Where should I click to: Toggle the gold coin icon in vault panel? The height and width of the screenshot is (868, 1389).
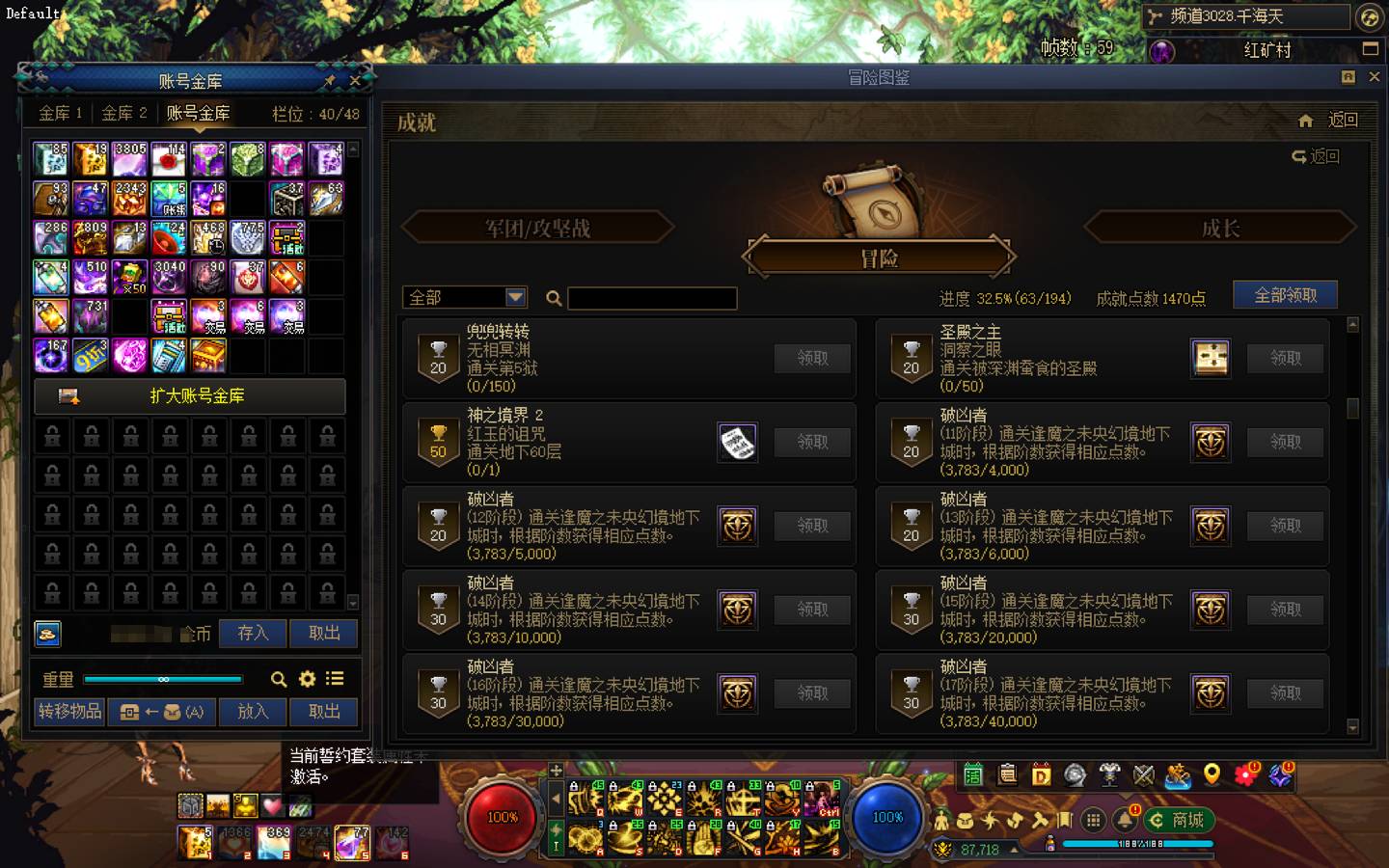48,634
